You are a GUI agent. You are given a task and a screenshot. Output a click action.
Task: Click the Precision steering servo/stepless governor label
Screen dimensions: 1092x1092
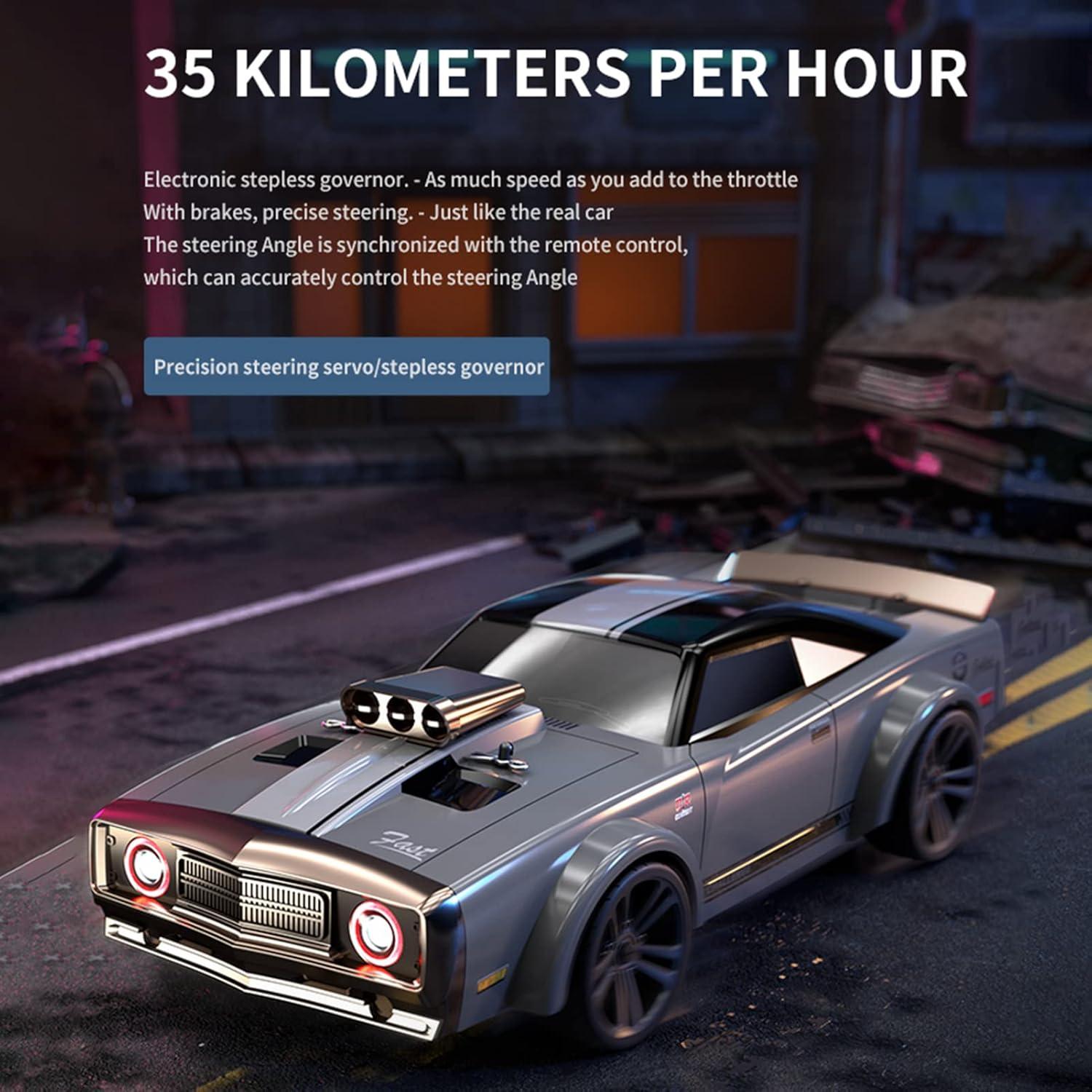[347, 366]
